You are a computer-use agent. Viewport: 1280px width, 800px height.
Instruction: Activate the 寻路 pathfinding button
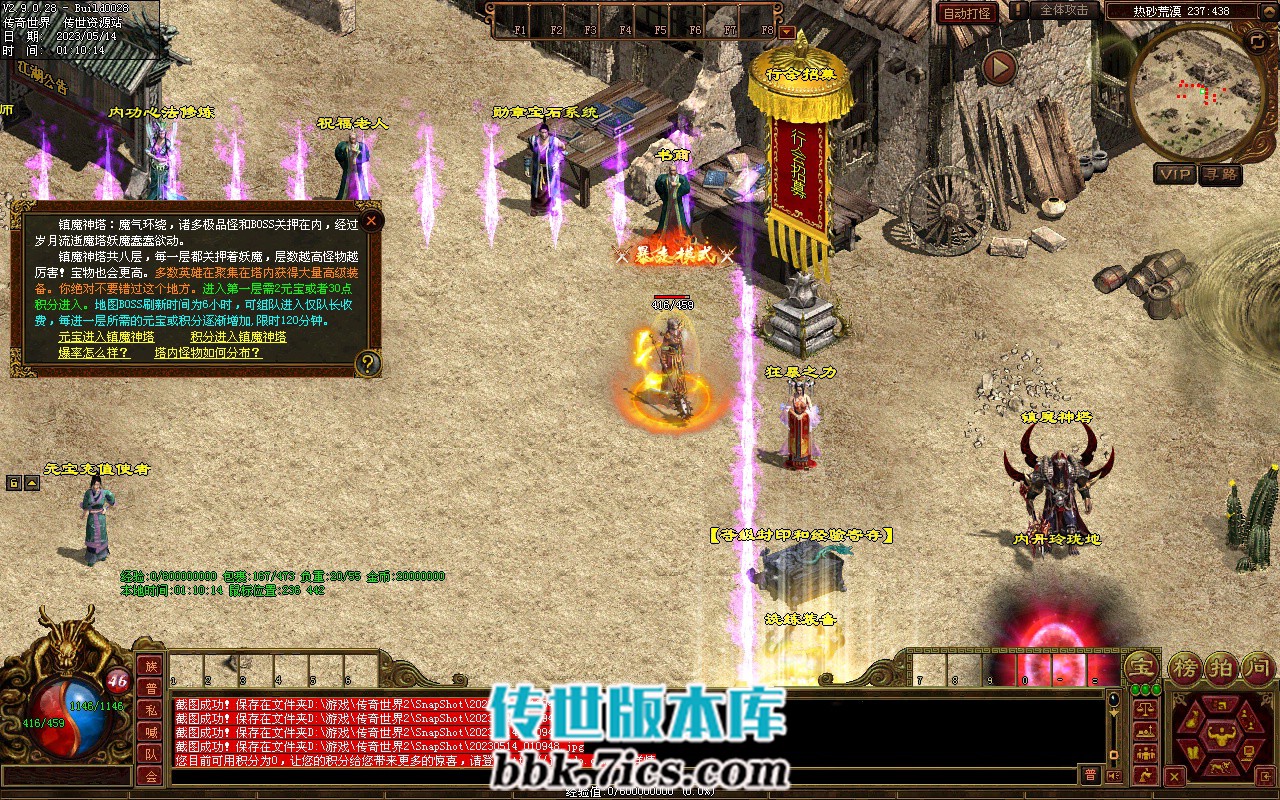[x=1220, y=174]
